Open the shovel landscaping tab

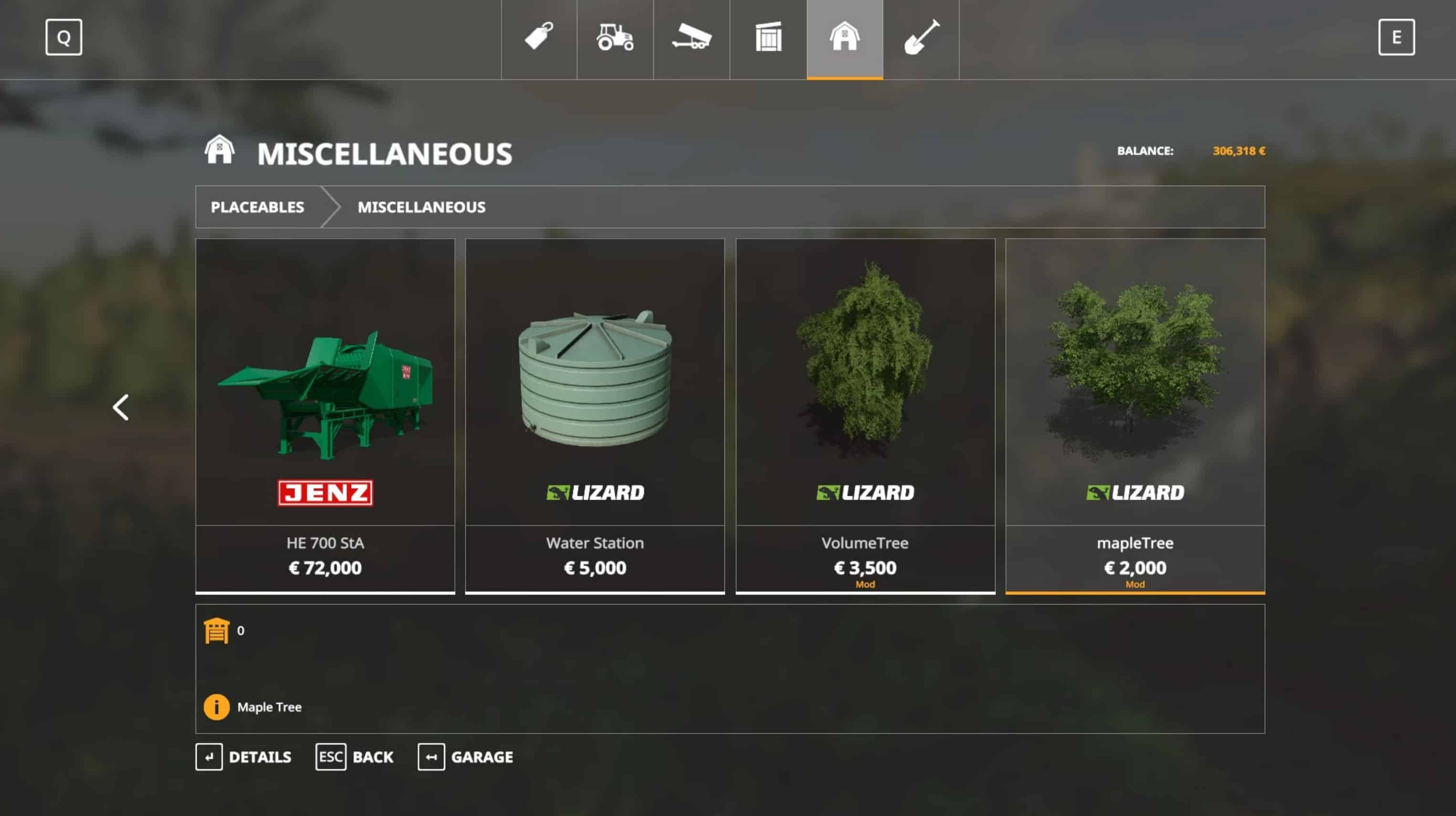(x=921, y=39)
